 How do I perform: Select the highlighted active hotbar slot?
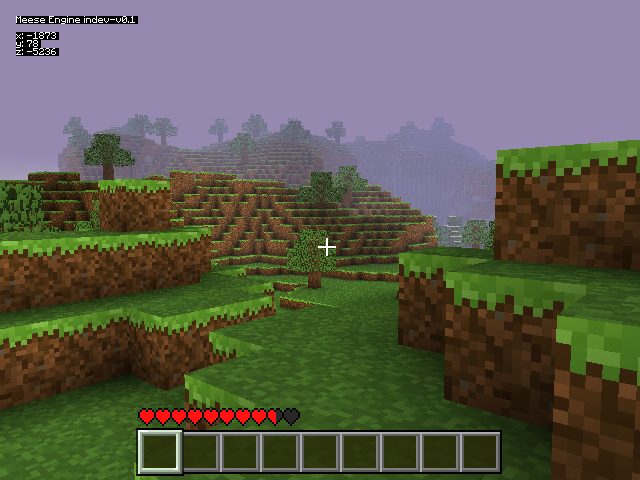pos(160,452)
